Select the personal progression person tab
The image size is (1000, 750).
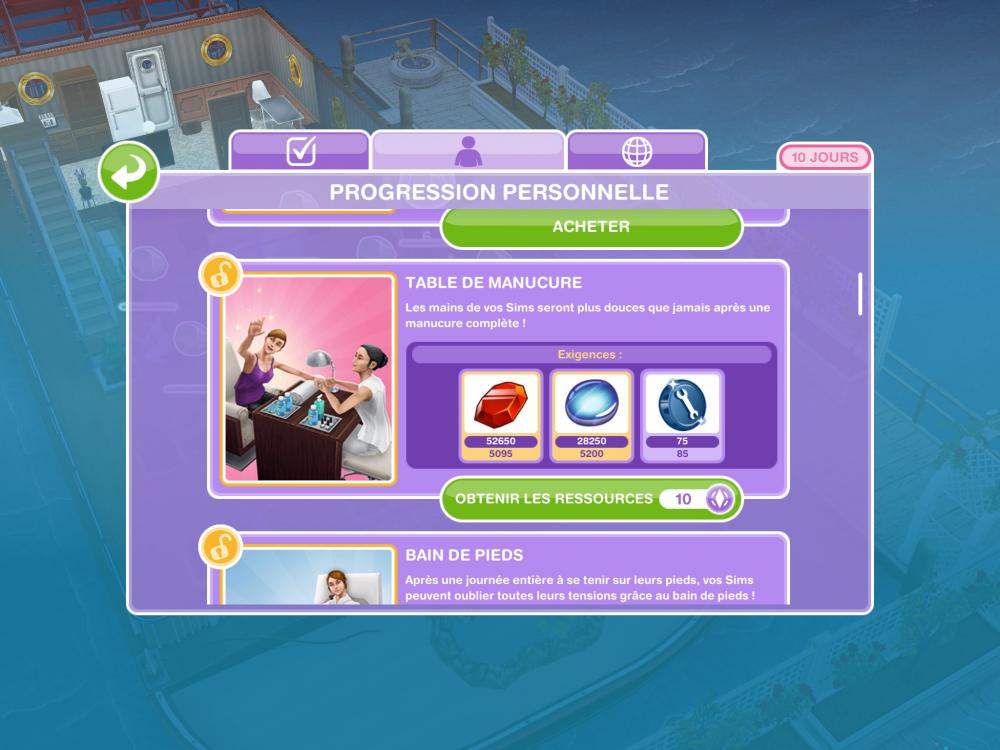(x=468, y=151)
